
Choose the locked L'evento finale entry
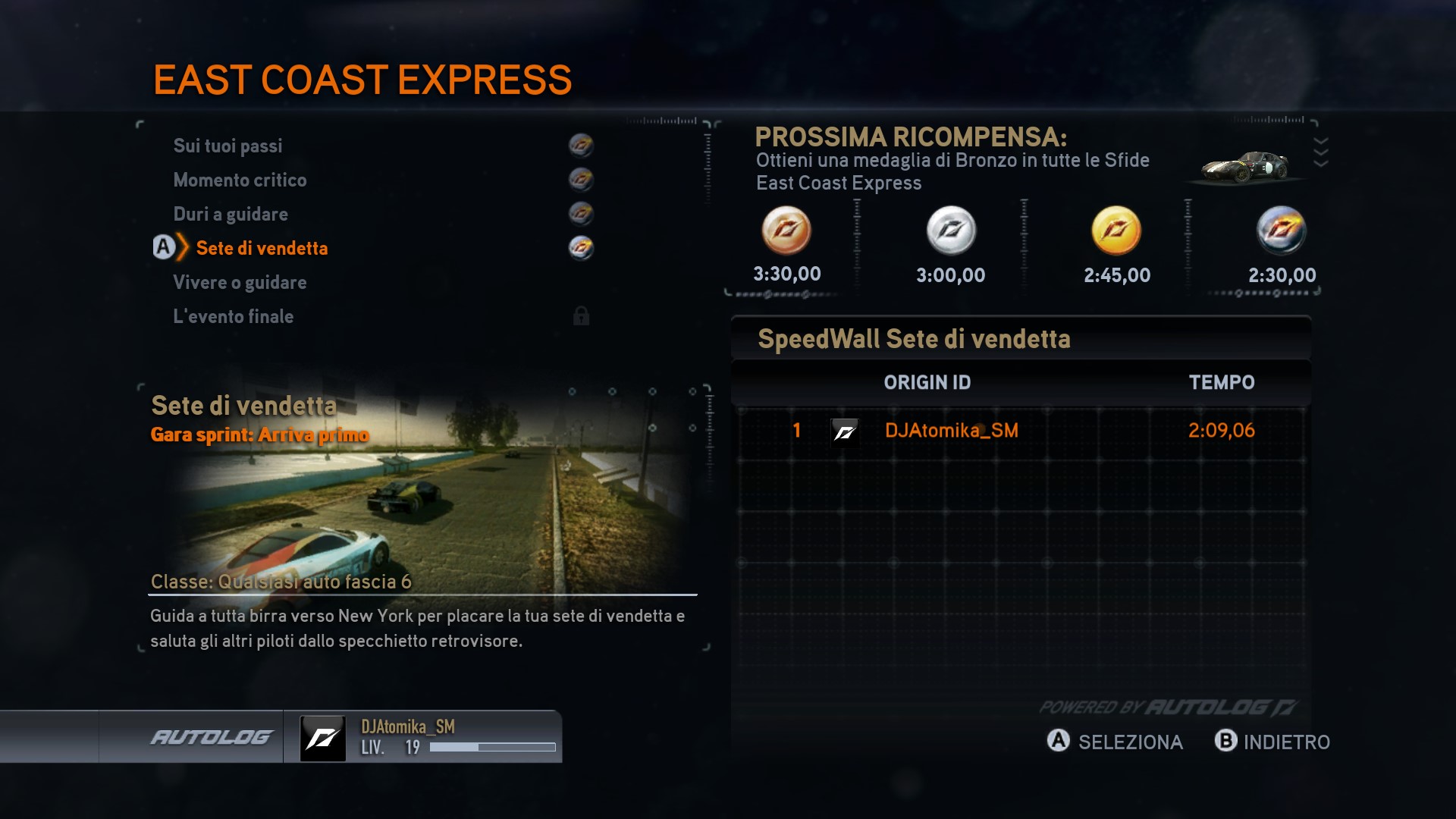click(x=233, y=316)
